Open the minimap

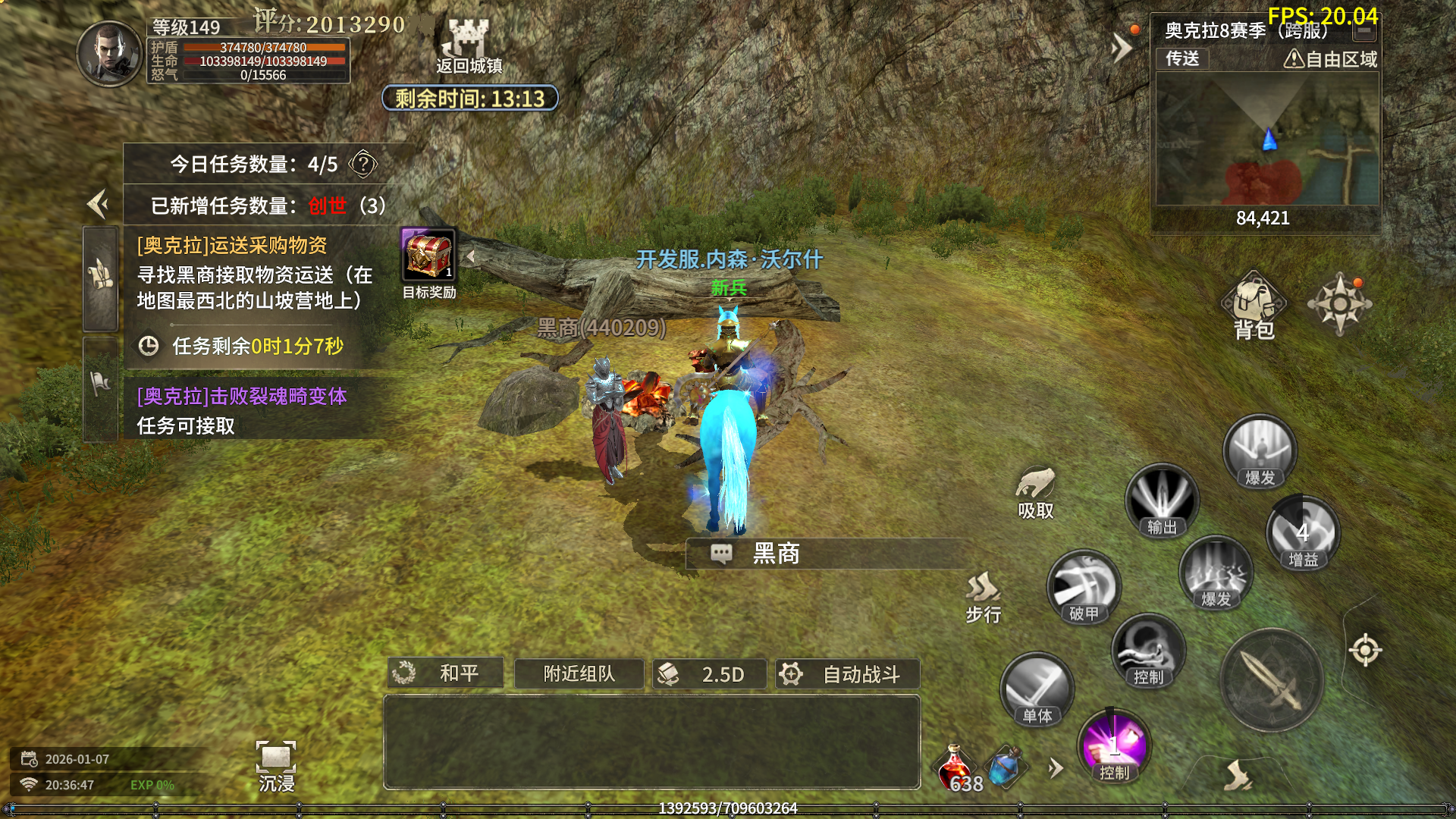pyautogui.click(x=1266, y=139)
